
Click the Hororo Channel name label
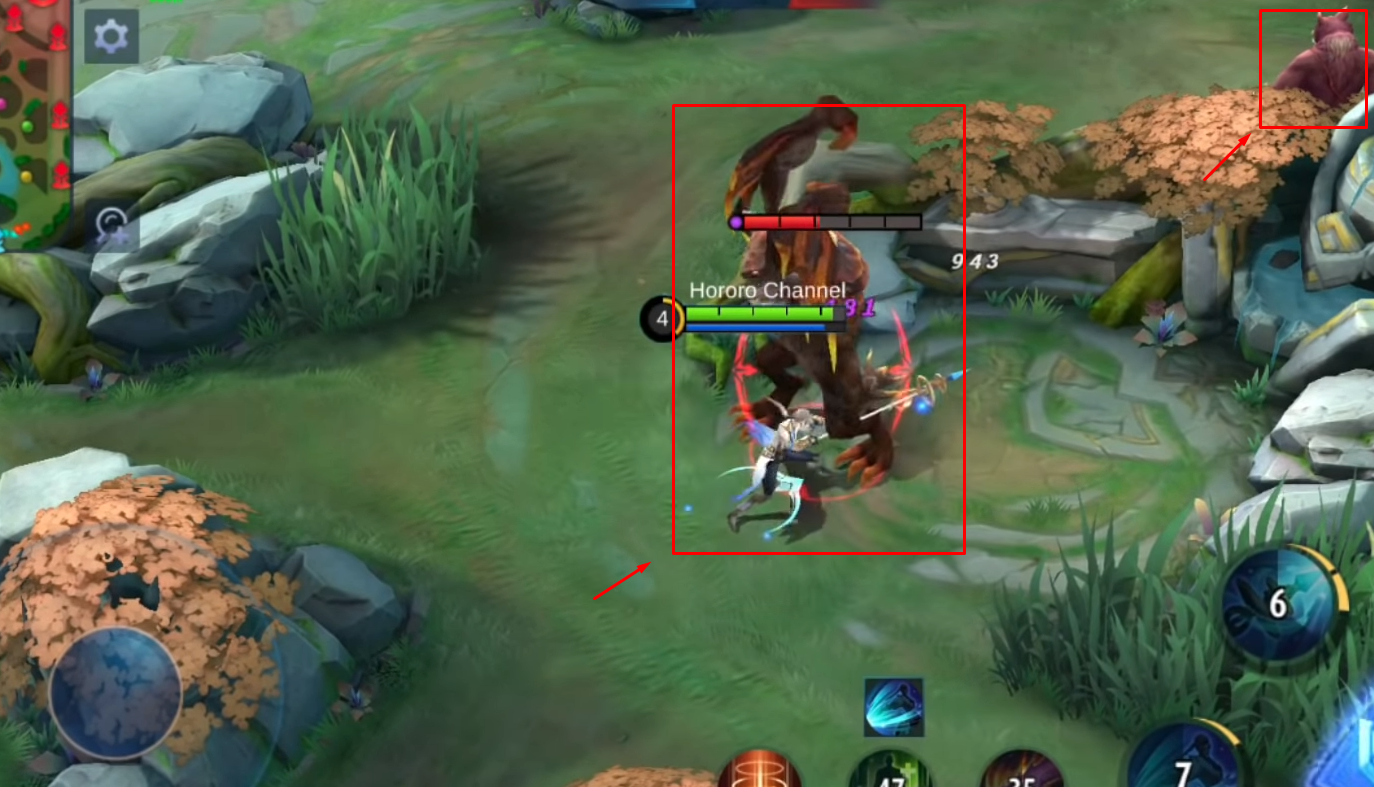pyautogui.click(x=766, y=290)
